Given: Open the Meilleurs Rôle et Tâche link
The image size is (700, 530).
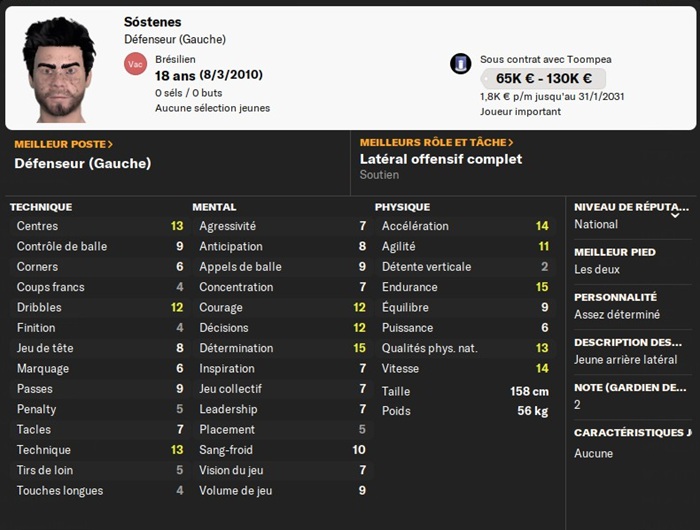Looking at the screenshot, I should 436,143.
